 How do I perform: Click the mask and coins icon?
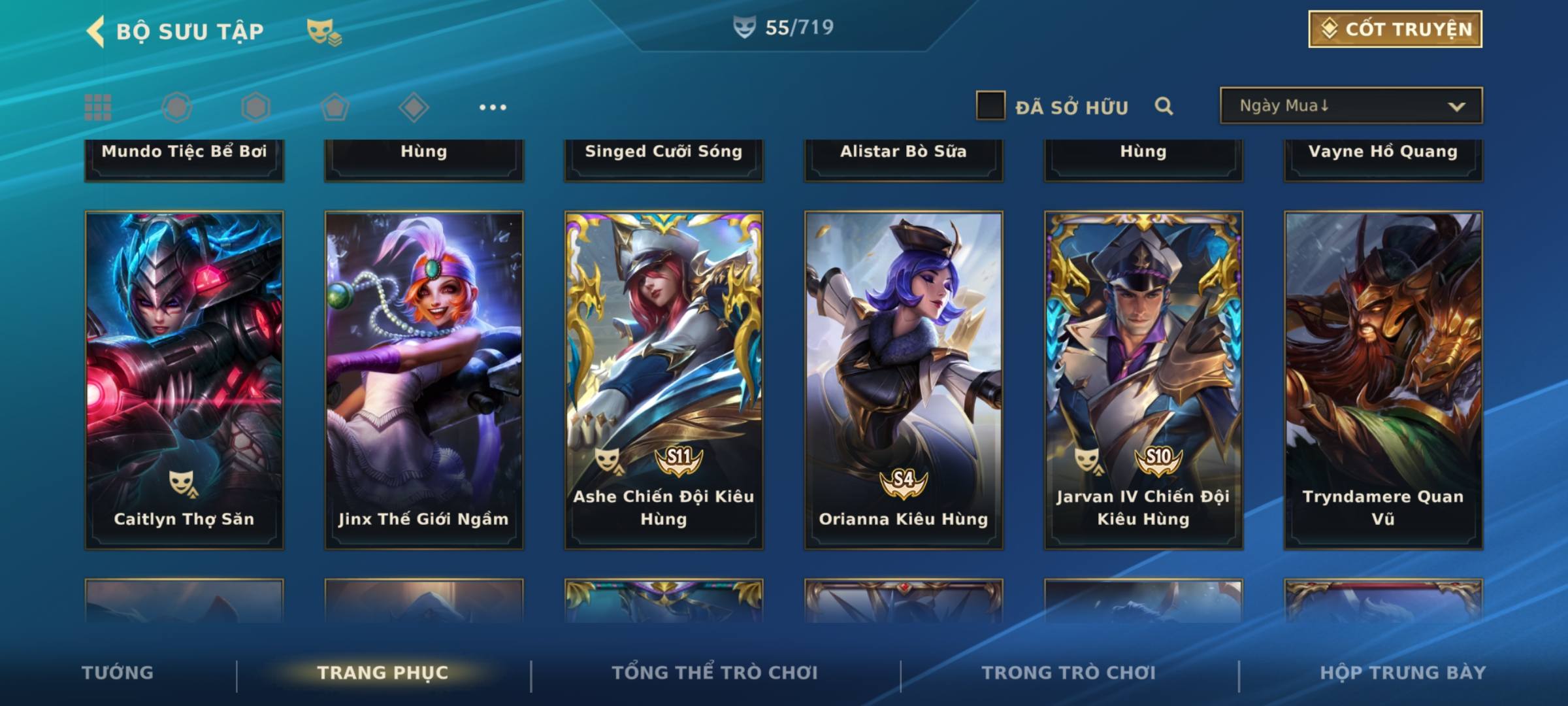[x=324, y=32]
